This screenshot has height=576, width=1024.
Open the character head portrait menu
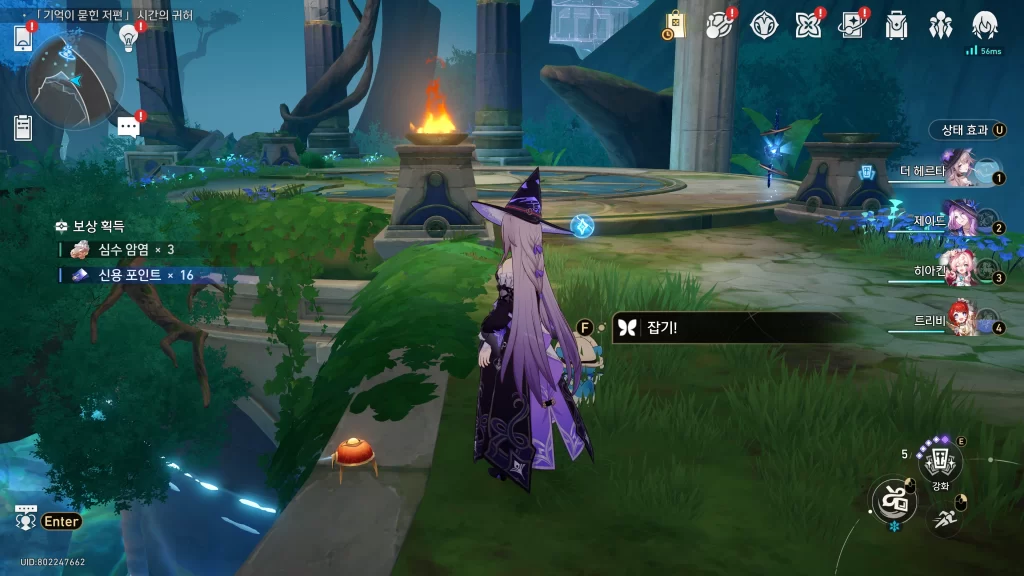(985, 25)
